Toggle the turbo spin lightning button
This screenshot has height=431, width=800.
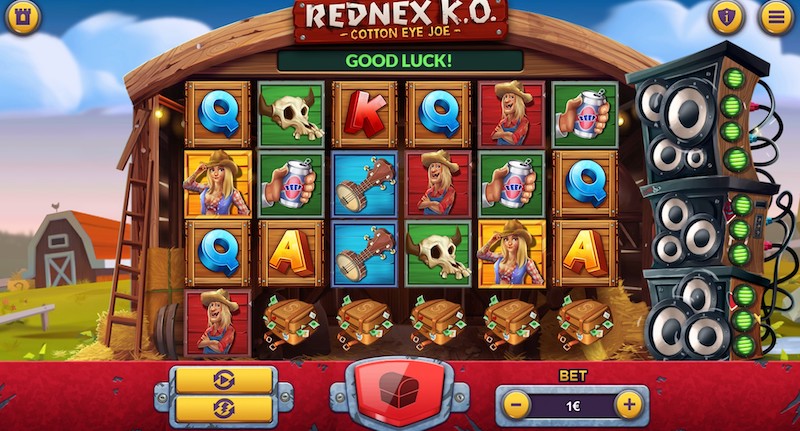[x=224, y=409]
